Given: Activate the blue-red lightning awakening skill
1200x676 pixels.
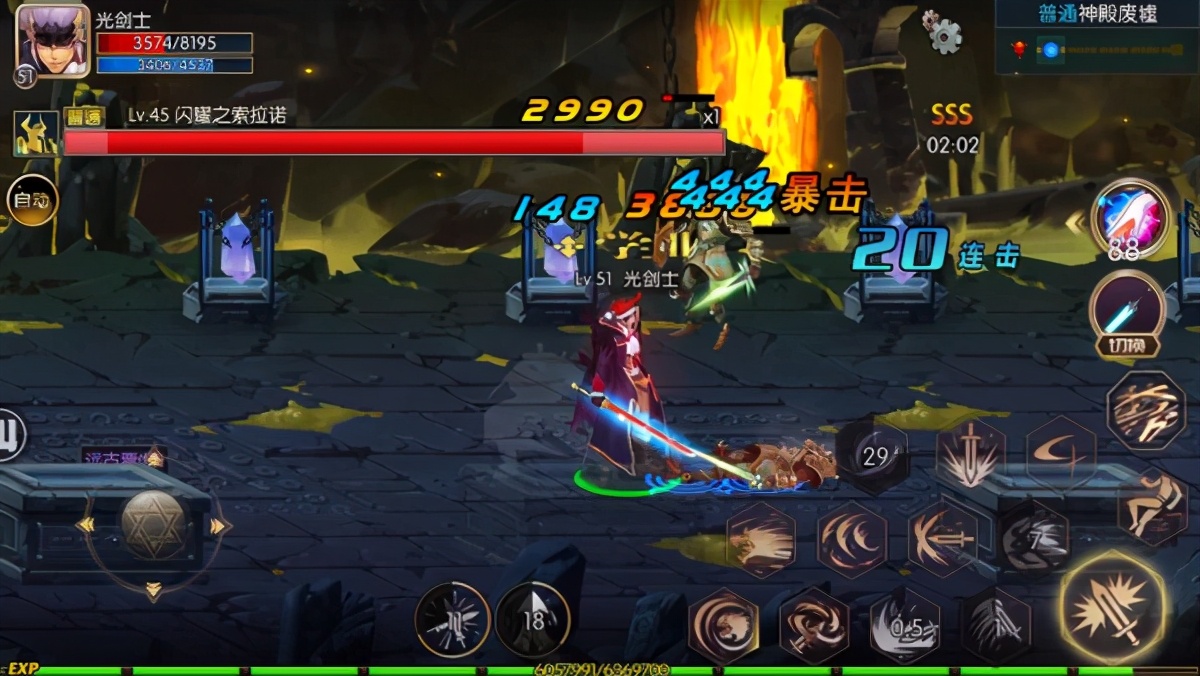Looking at the screenshot, I should point(1131,217).
